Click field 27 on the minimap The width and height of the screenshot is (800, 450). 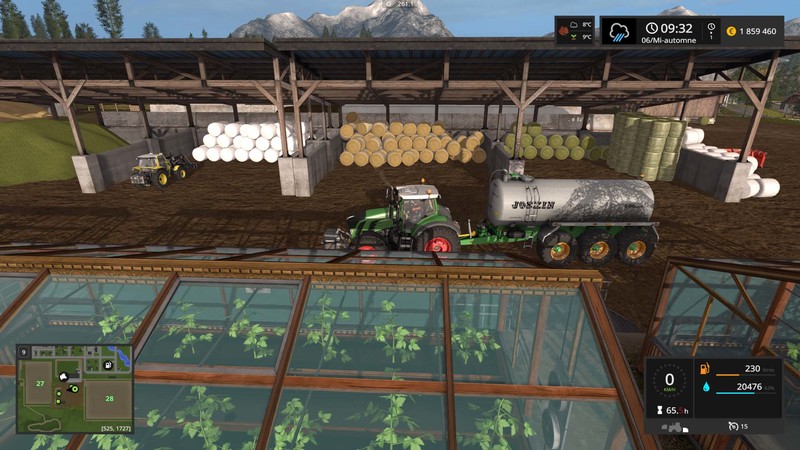(x=41, y=383)
